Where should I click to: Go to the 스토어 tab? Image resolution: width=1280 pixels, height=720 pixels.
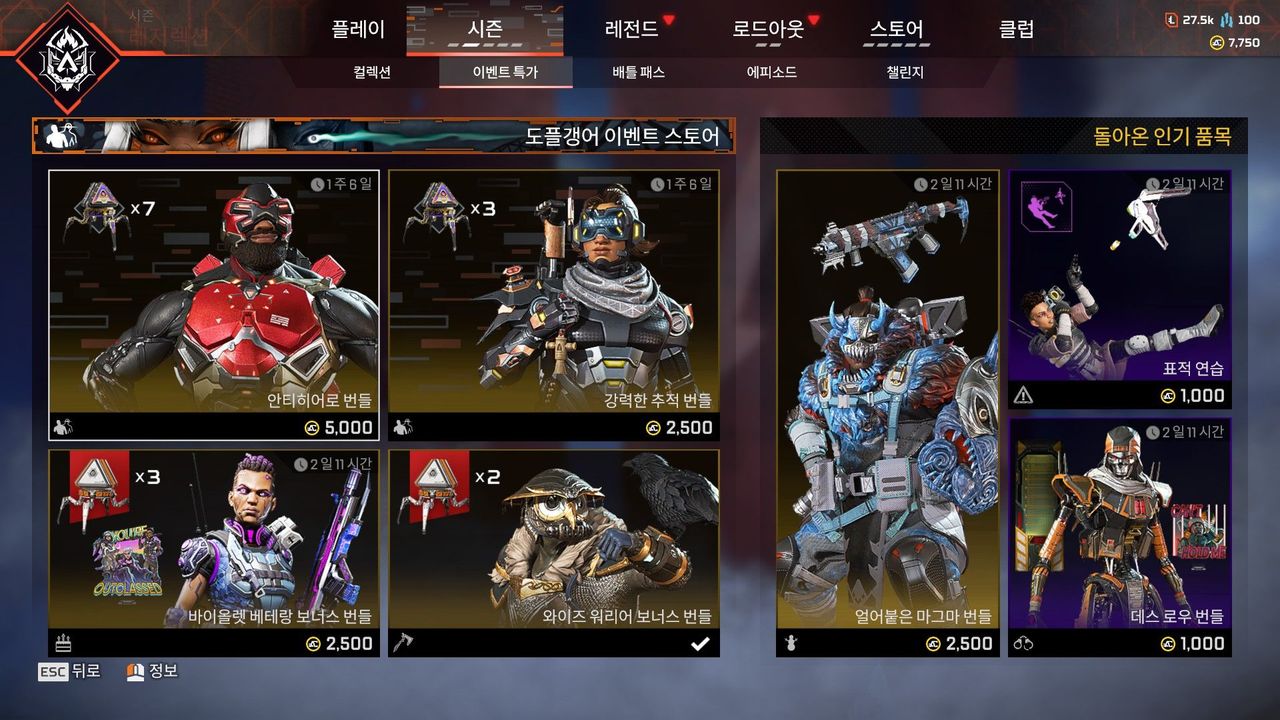click(x=896, y=29)
